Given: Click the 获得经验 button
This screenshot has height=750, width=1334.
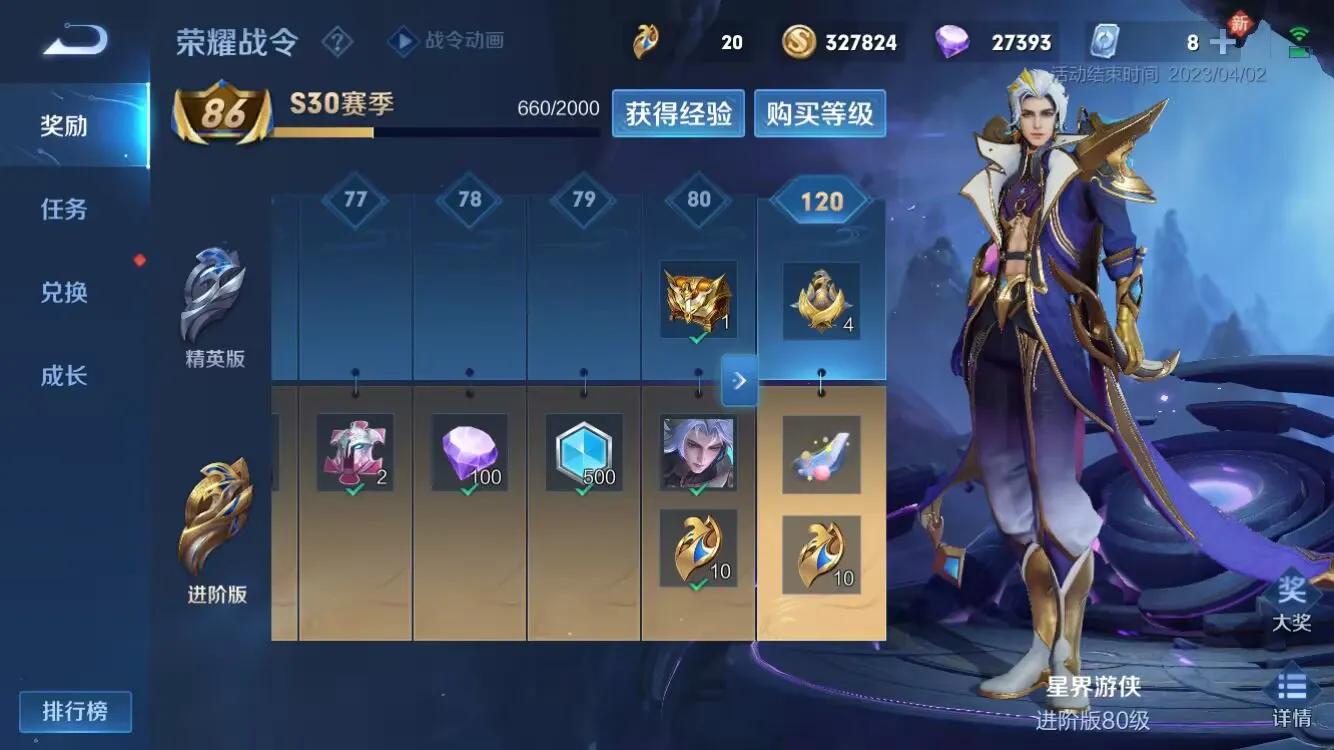Looking at the screenshot, I should point(679,114).
